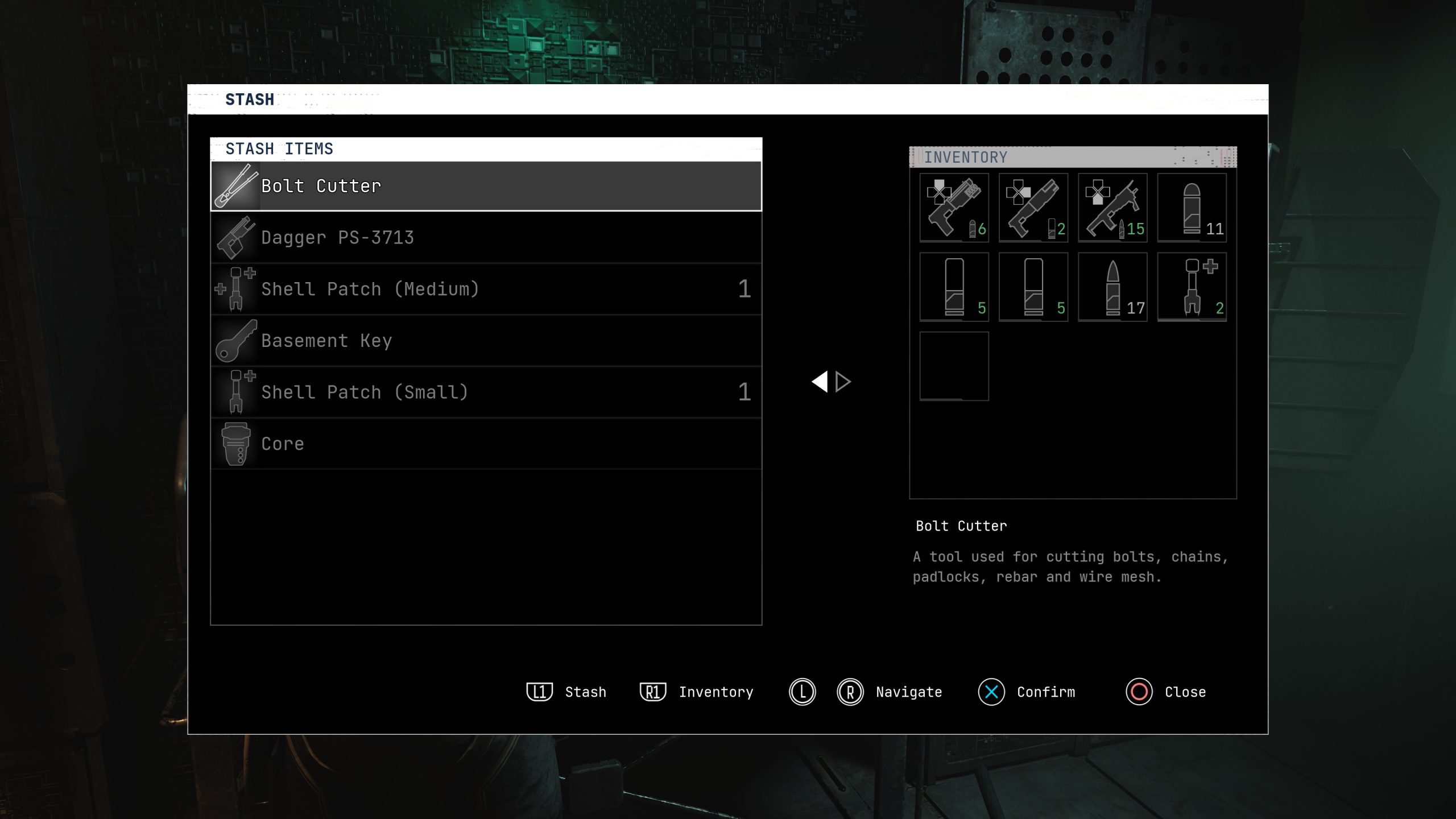The height and width of the screenshot is (819, 1456).
Task: Choose Dagger PS-3713 from the stash list
Action: tap(486, 237)
